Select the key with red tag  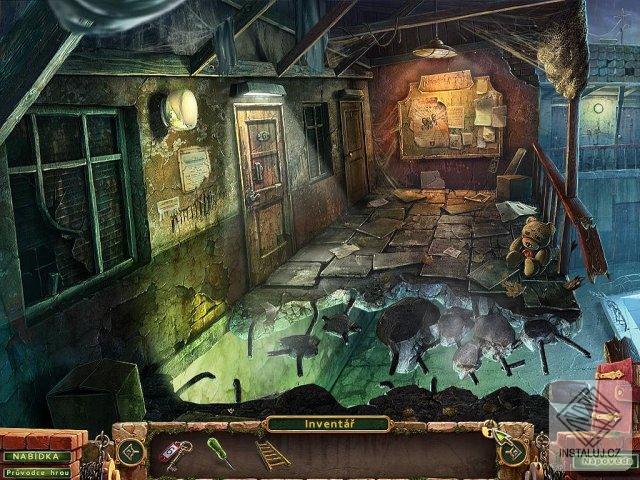coord(177,450)
